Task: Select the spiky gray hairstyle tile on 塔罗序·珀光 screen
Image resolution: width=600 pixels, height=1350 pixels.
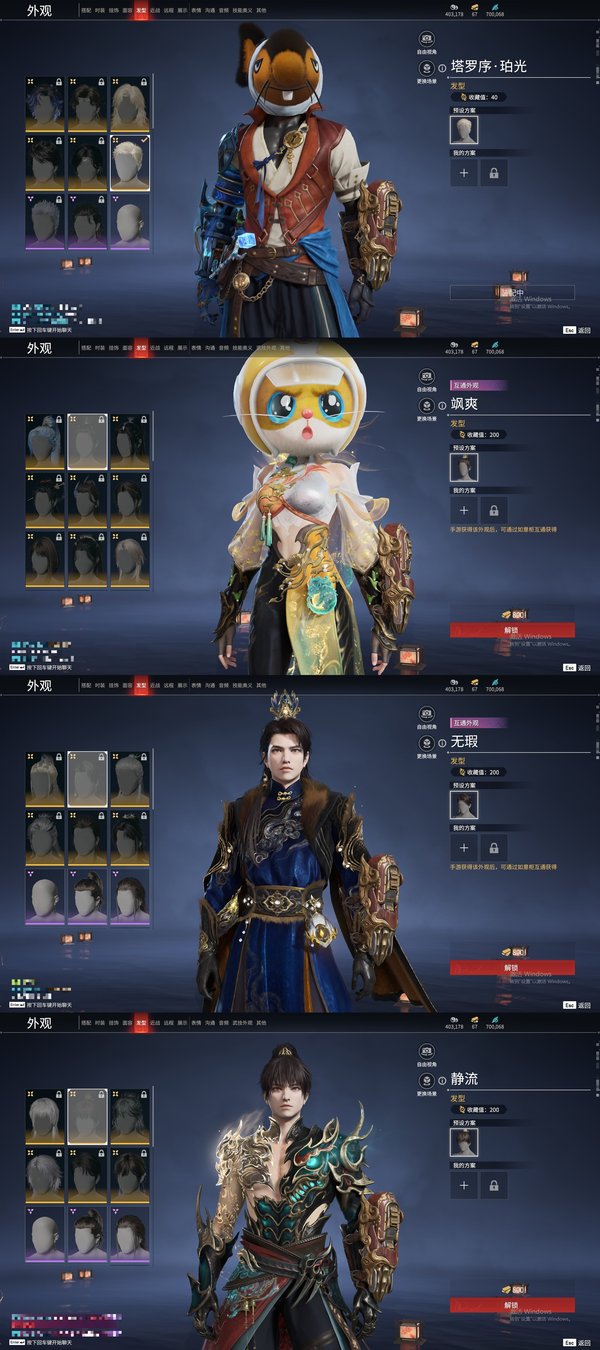Action: (x=45, y=221)
